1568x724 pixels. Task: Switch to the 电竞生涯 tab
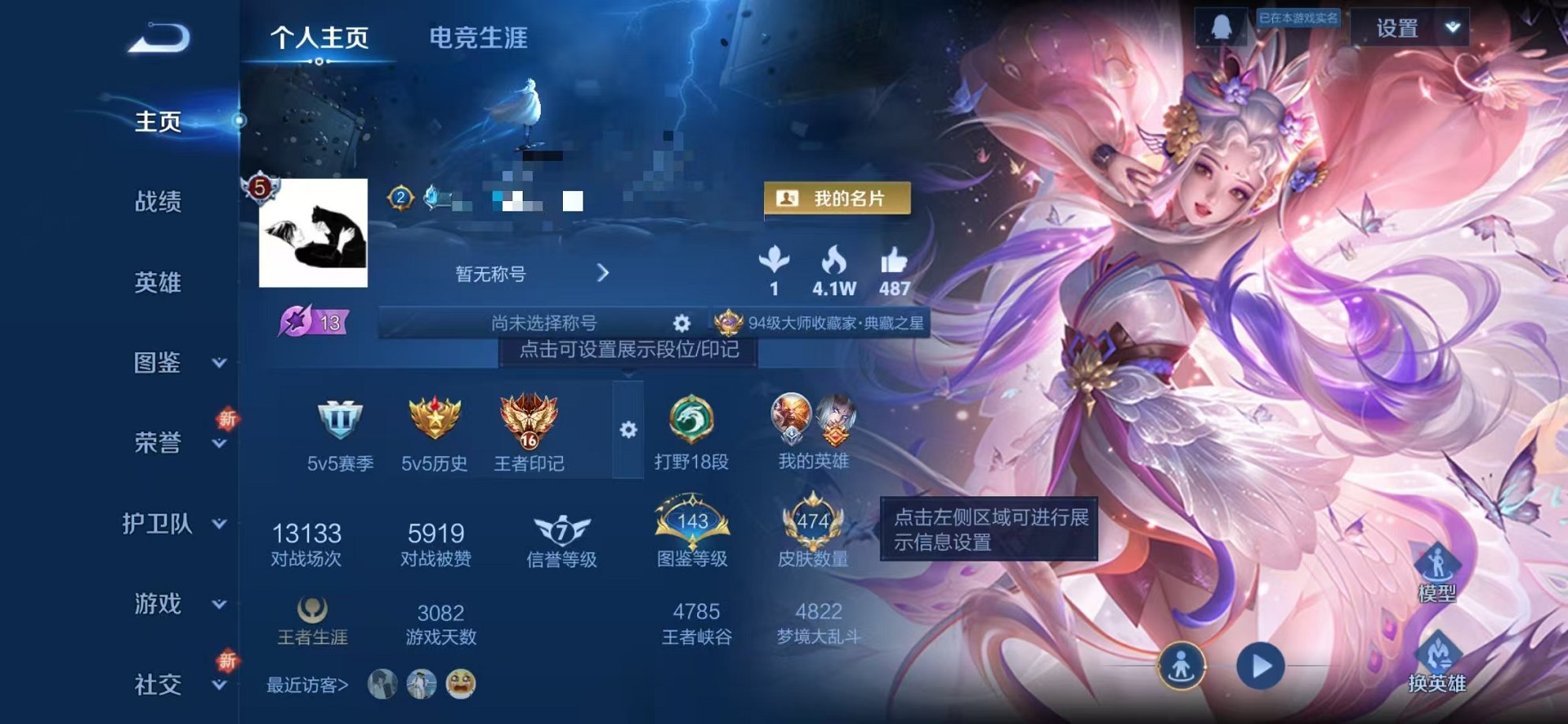point(477,35)
